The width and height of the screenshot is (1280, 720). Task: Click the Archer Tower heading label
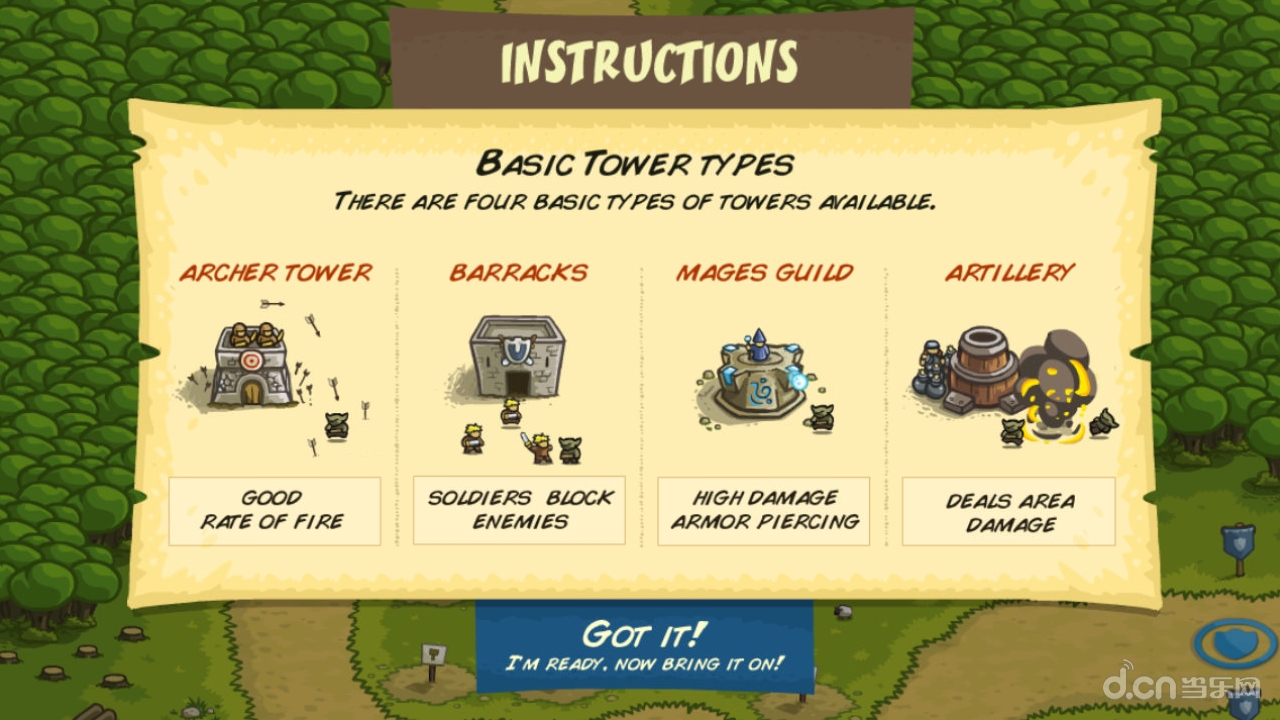coord(276,272)
